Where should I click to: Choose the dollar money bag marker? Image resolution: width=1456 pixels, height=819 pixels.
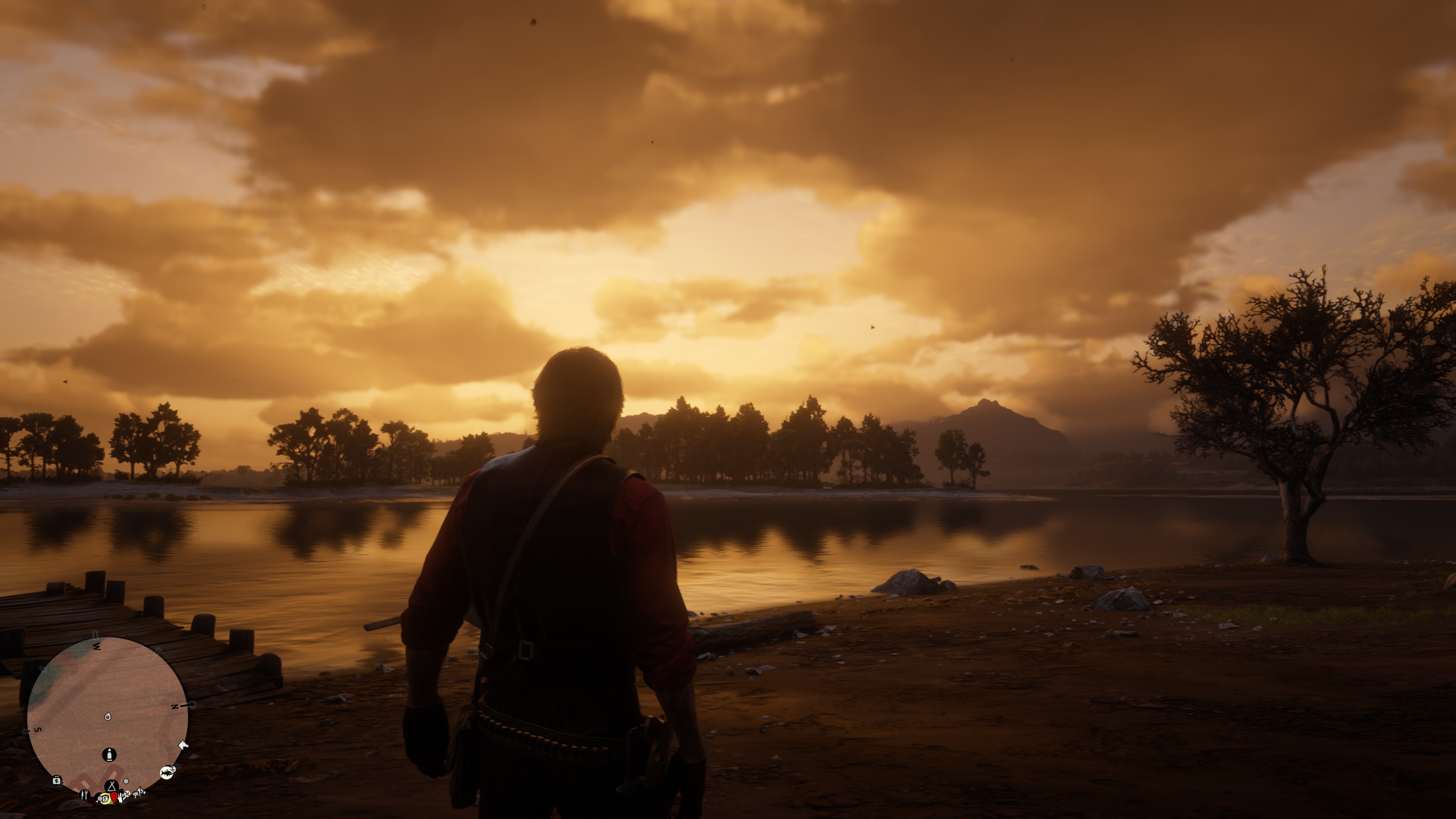tap(56, 781)
